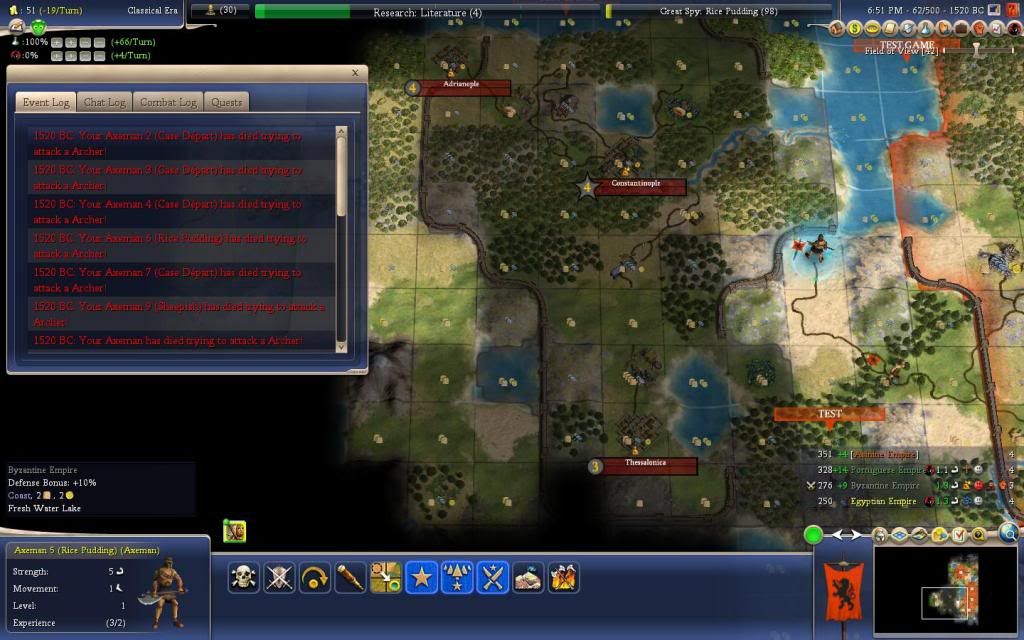Click the curved arrow skip turn icon
The height and width of the screenshot is (640, 1024).
pyautogui.click(x=314, y=577)
